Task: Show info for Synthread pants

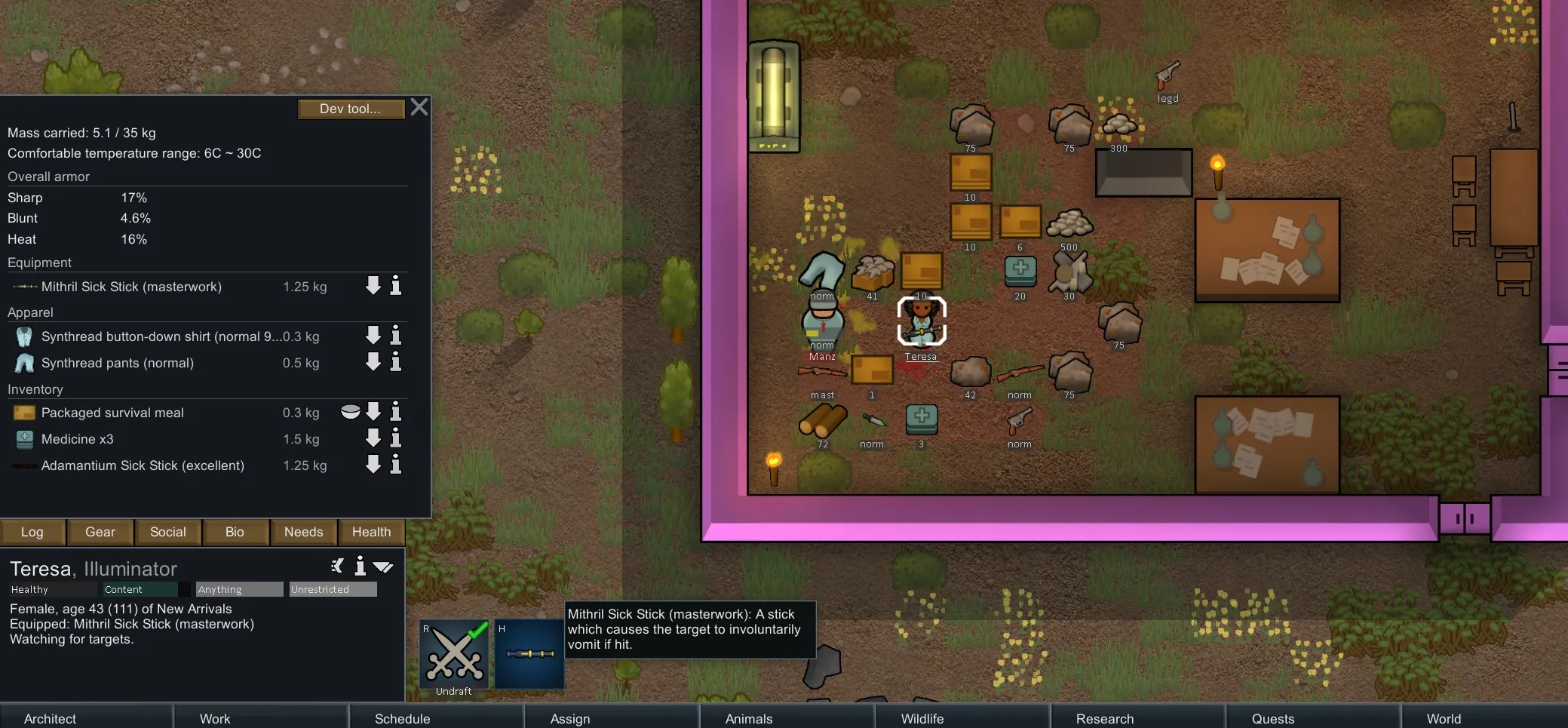Action: [x=395, y=362]
